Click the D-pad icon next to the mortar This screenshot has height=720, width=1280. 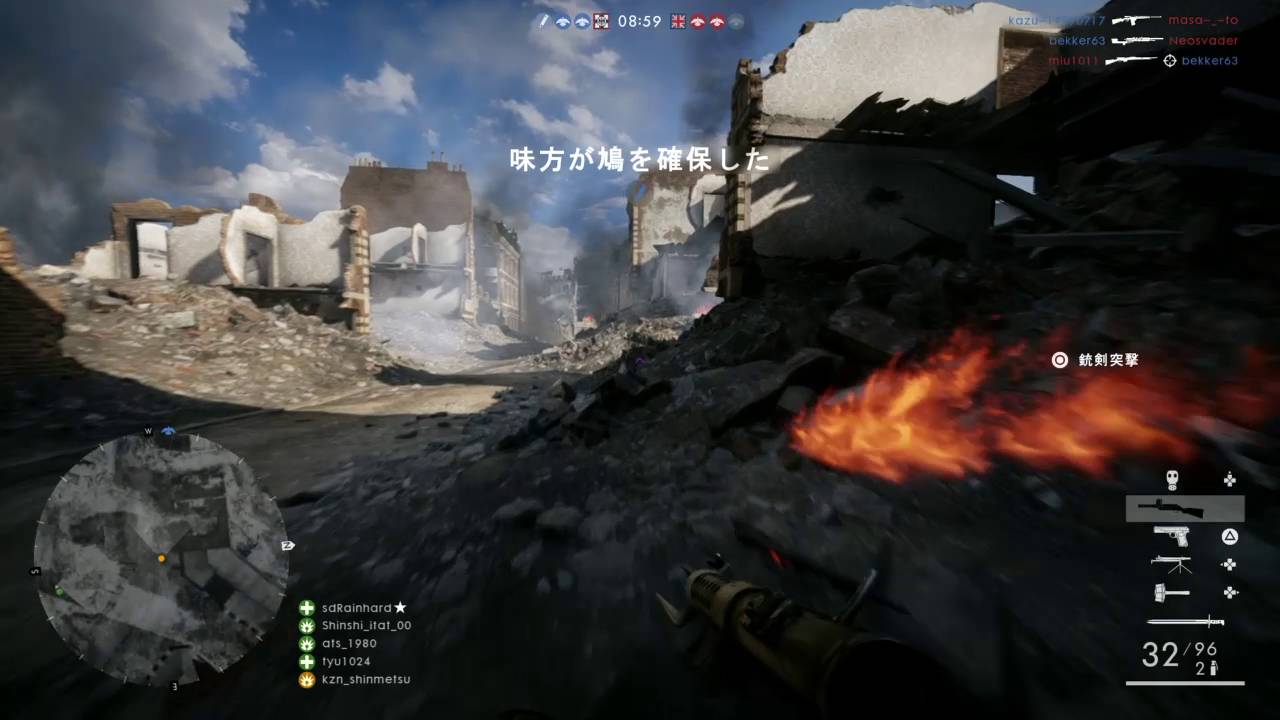click(1228, 565)
